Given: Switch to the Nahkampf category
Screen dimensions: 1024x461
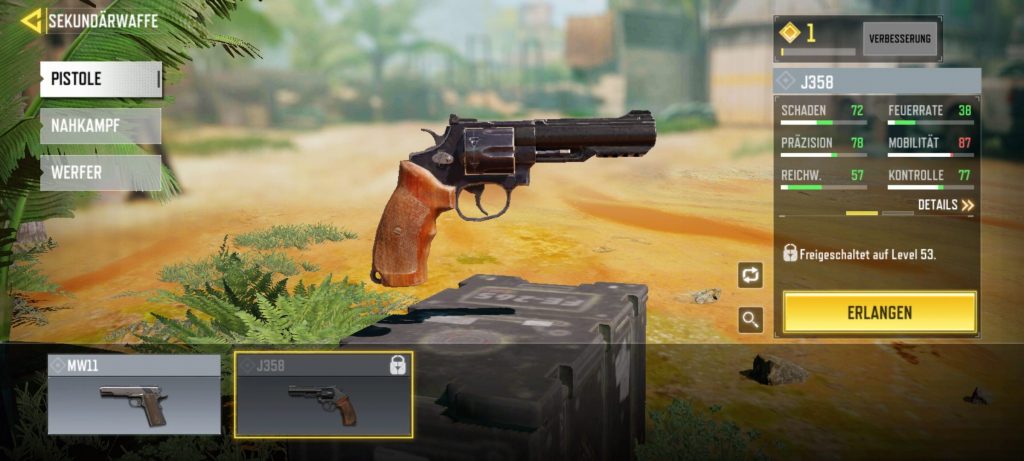Looking at the screenshot, I should [x=100, y=126].
